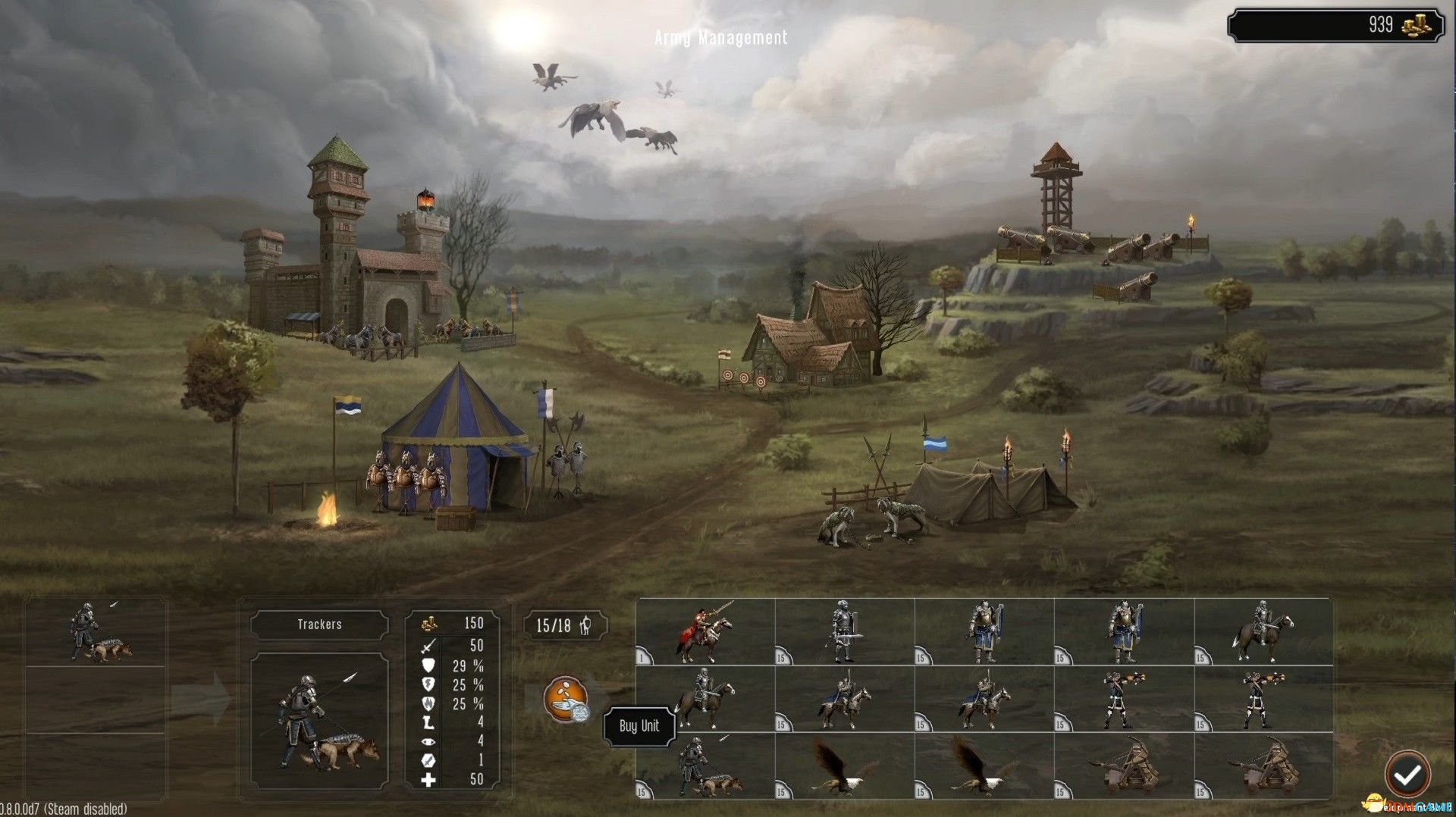The image size is (1456, 817).
Task: Click the counterattack sword-badge stat icon
Action: [428, 760]
